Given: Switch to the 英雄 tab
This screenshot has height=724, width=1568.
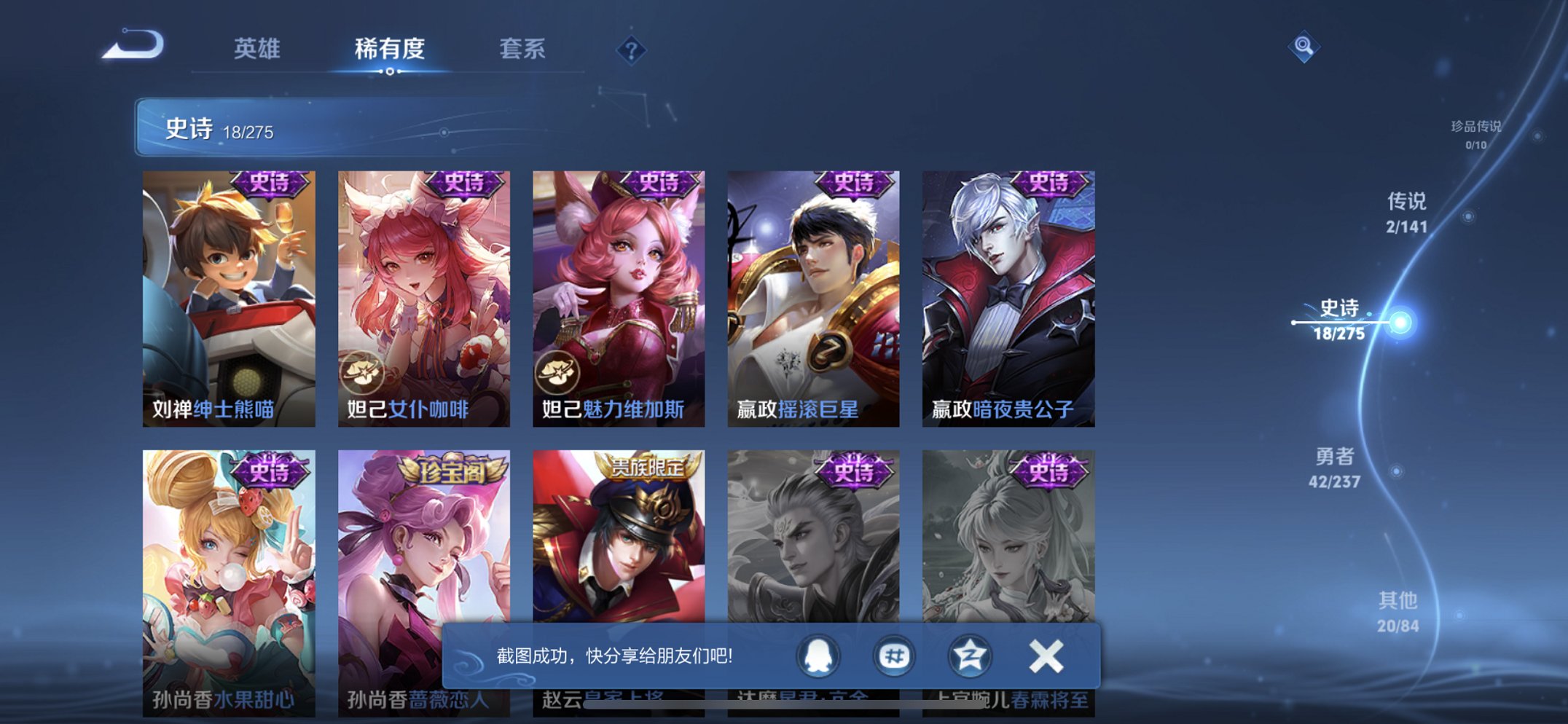Looking at the screenshot, I should [x=256, y=50].
